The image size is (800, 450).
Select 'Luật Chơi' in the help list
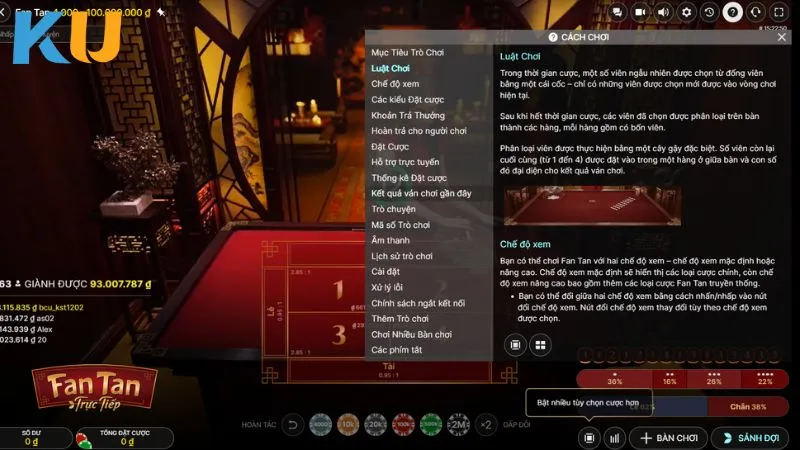tap(390, 68)
